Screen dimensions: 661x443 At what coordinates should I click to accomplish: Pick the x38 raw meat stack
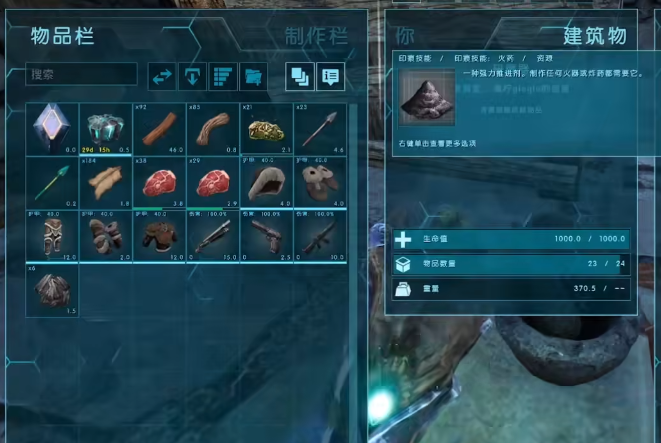pos(159,181)
